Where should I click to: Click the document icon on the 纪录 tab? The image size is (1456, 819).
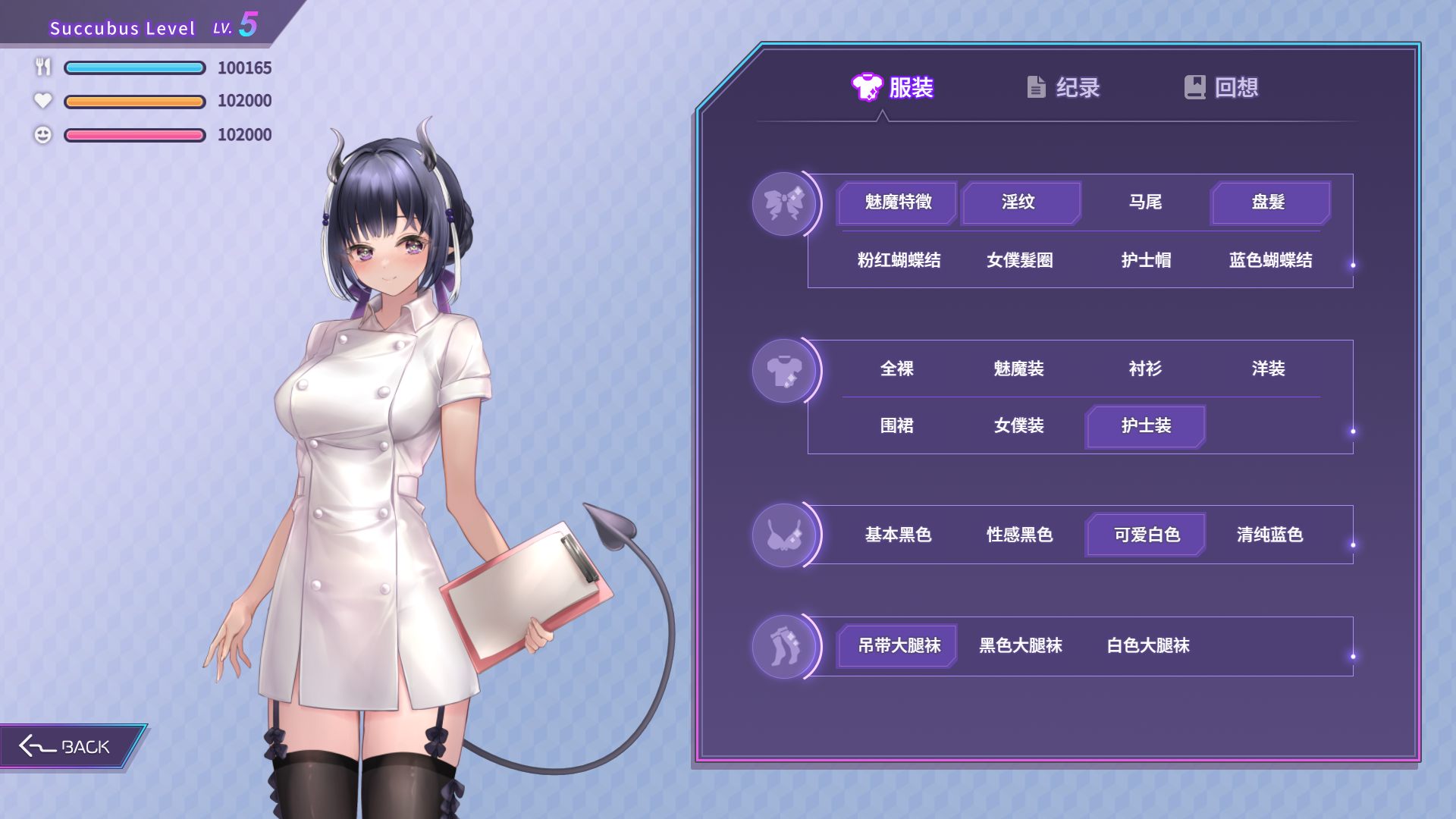point(1036,87)
